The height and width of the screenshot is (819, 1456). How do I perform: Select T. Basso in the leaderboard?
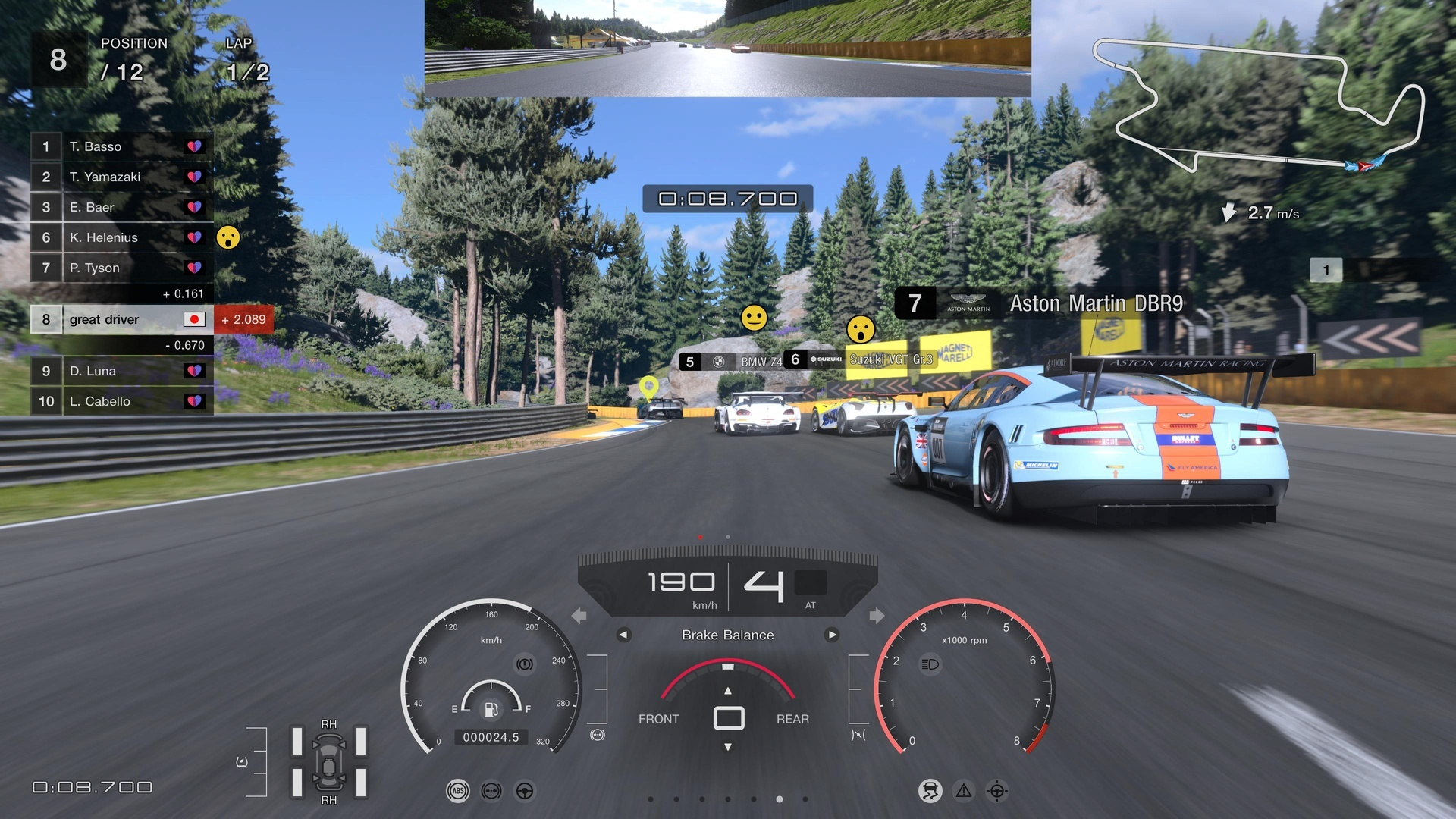tap(121, 146)
